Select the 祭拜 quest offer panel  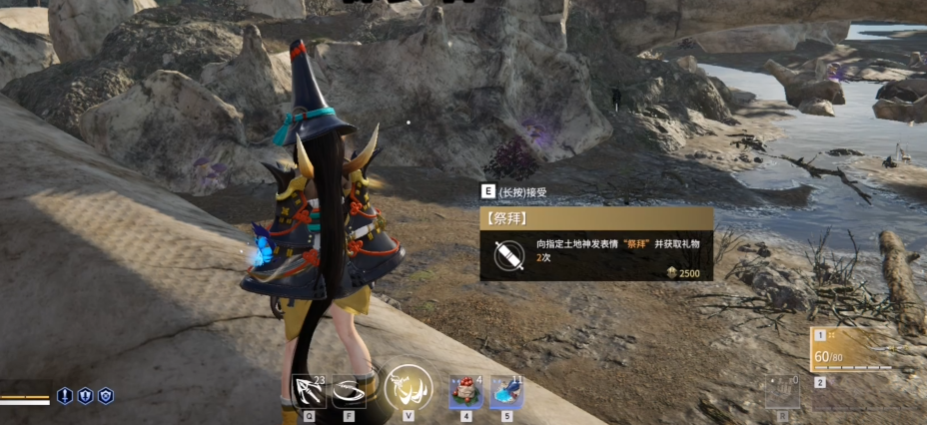click(x=596, y=244)
